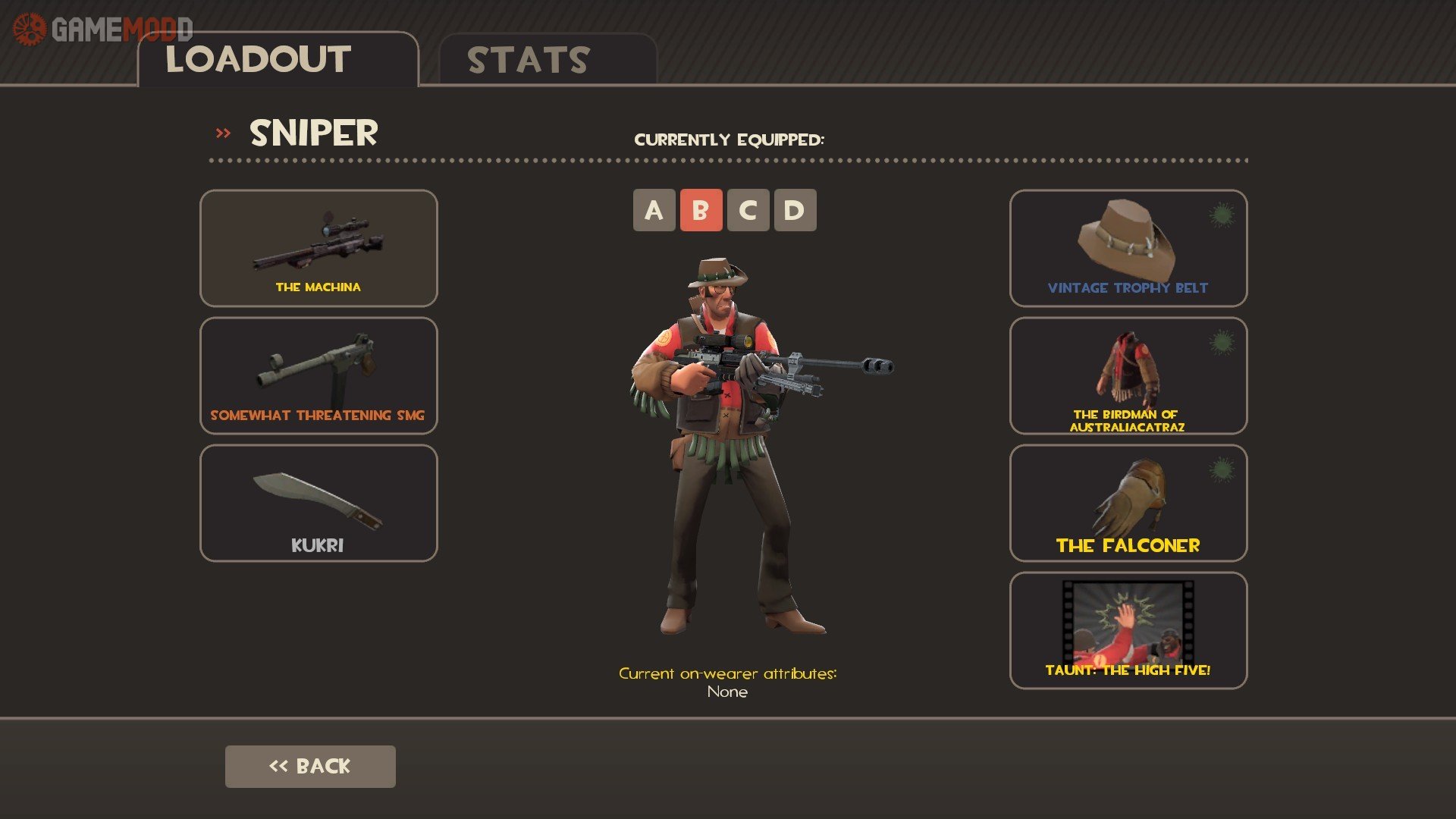Click The Birdman of Australiacatraz slot

click(x=1128, y=375)
